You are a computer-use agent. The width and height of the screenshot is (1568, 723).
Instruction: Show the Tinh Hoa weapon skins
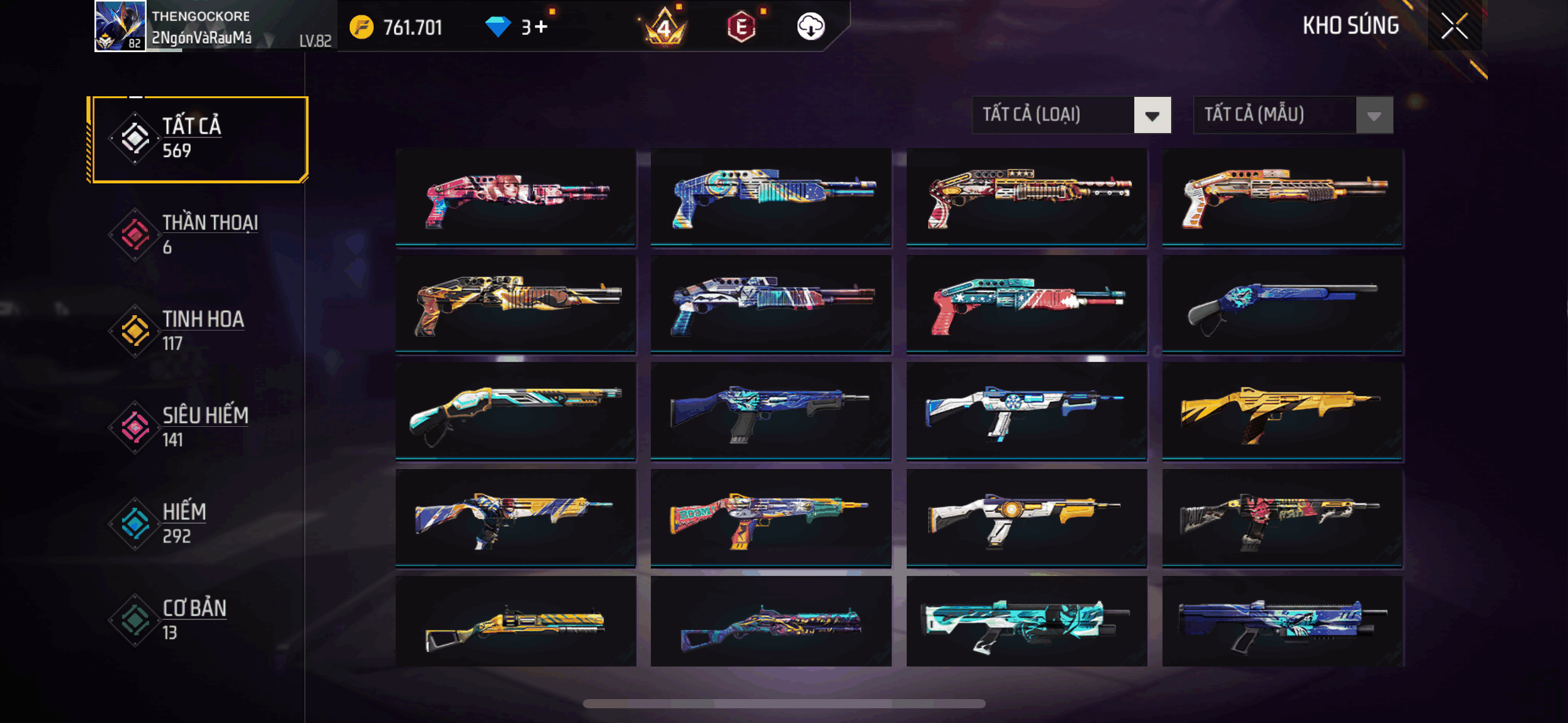click(x=198, y=331)
